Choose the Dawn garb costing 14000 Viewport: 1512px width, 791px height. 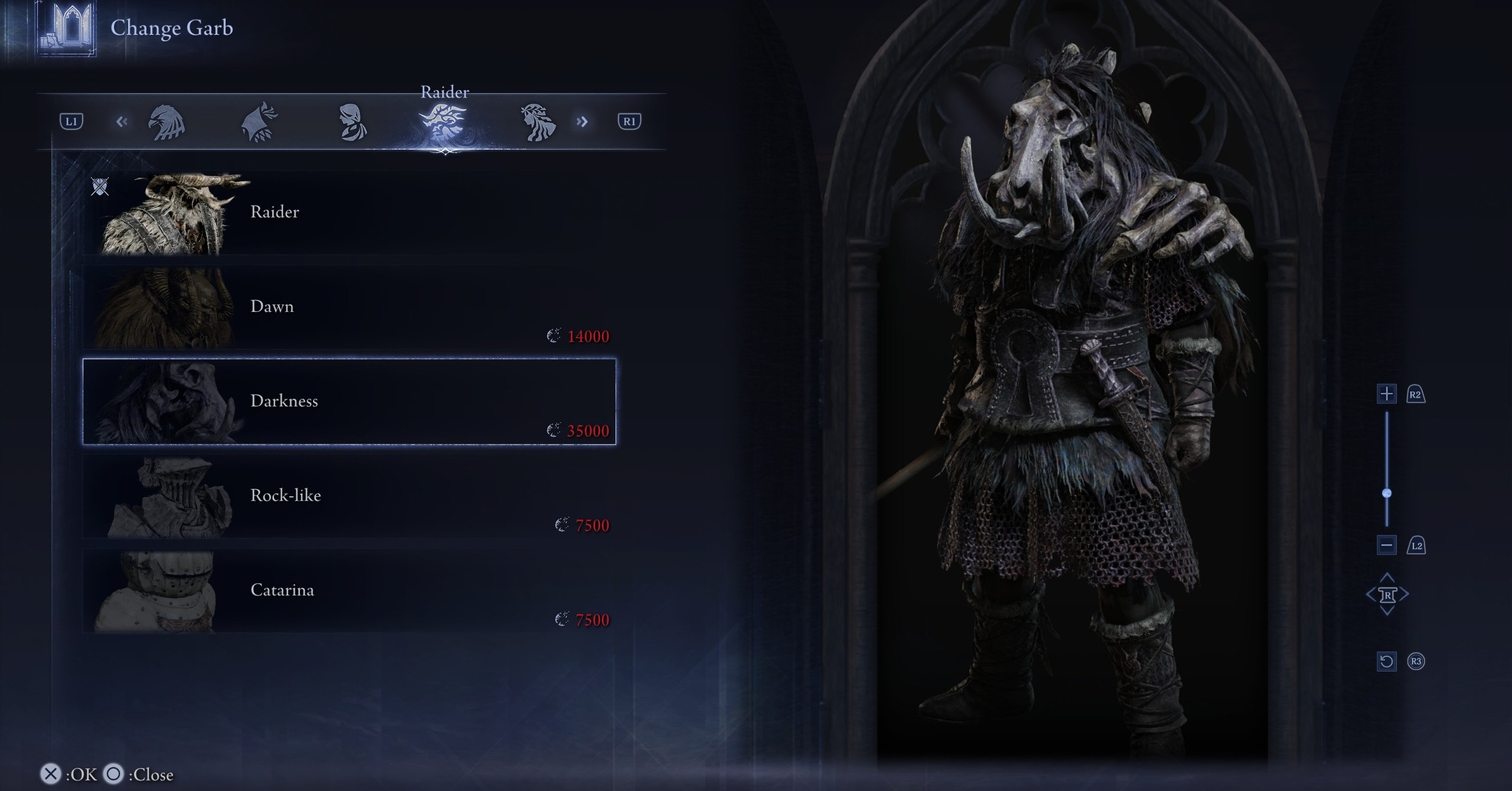pos(348,307)
